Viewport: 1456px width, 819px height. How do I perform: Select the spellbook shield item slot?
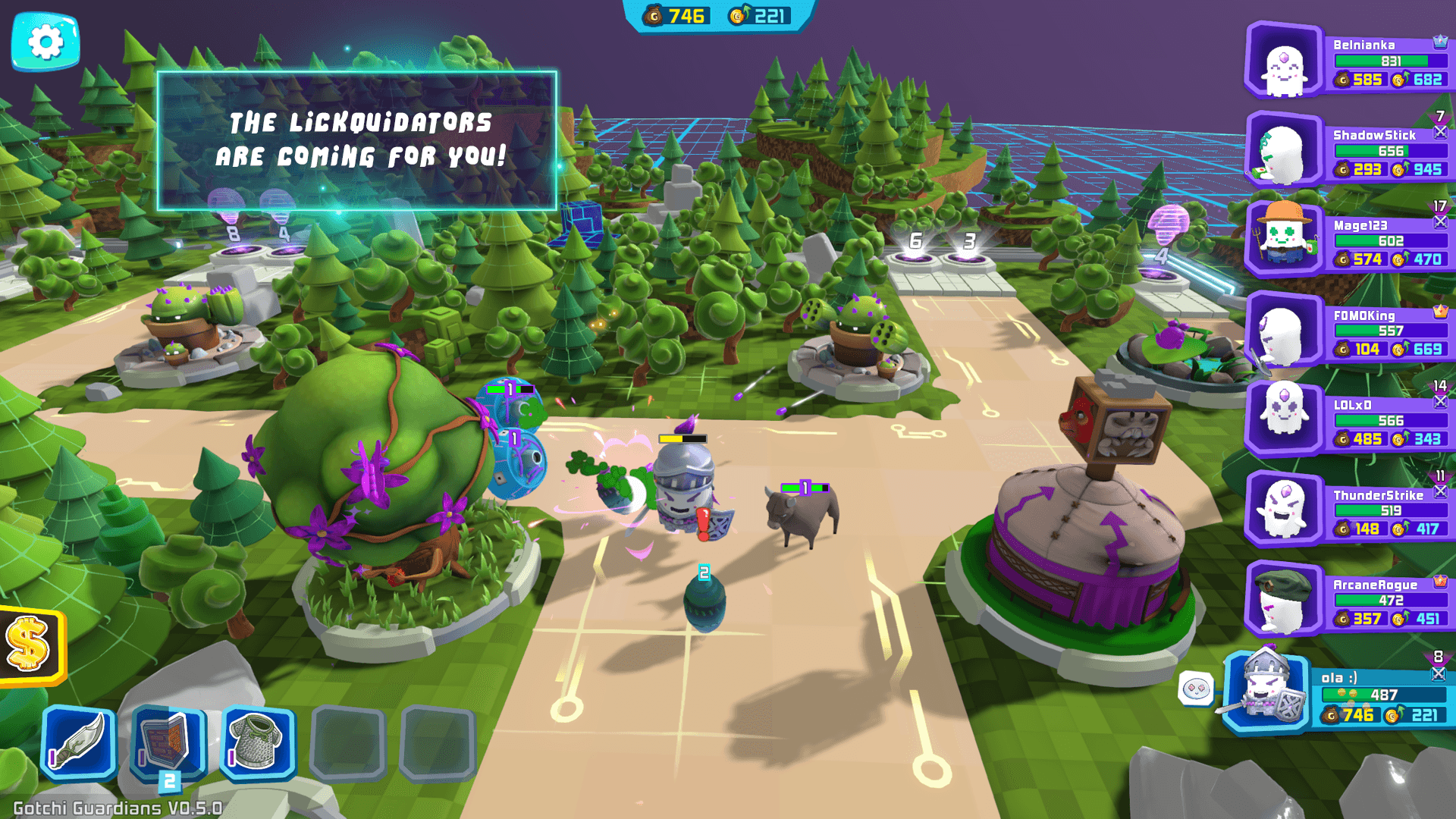pyautogui.click(x=168, y=742)
